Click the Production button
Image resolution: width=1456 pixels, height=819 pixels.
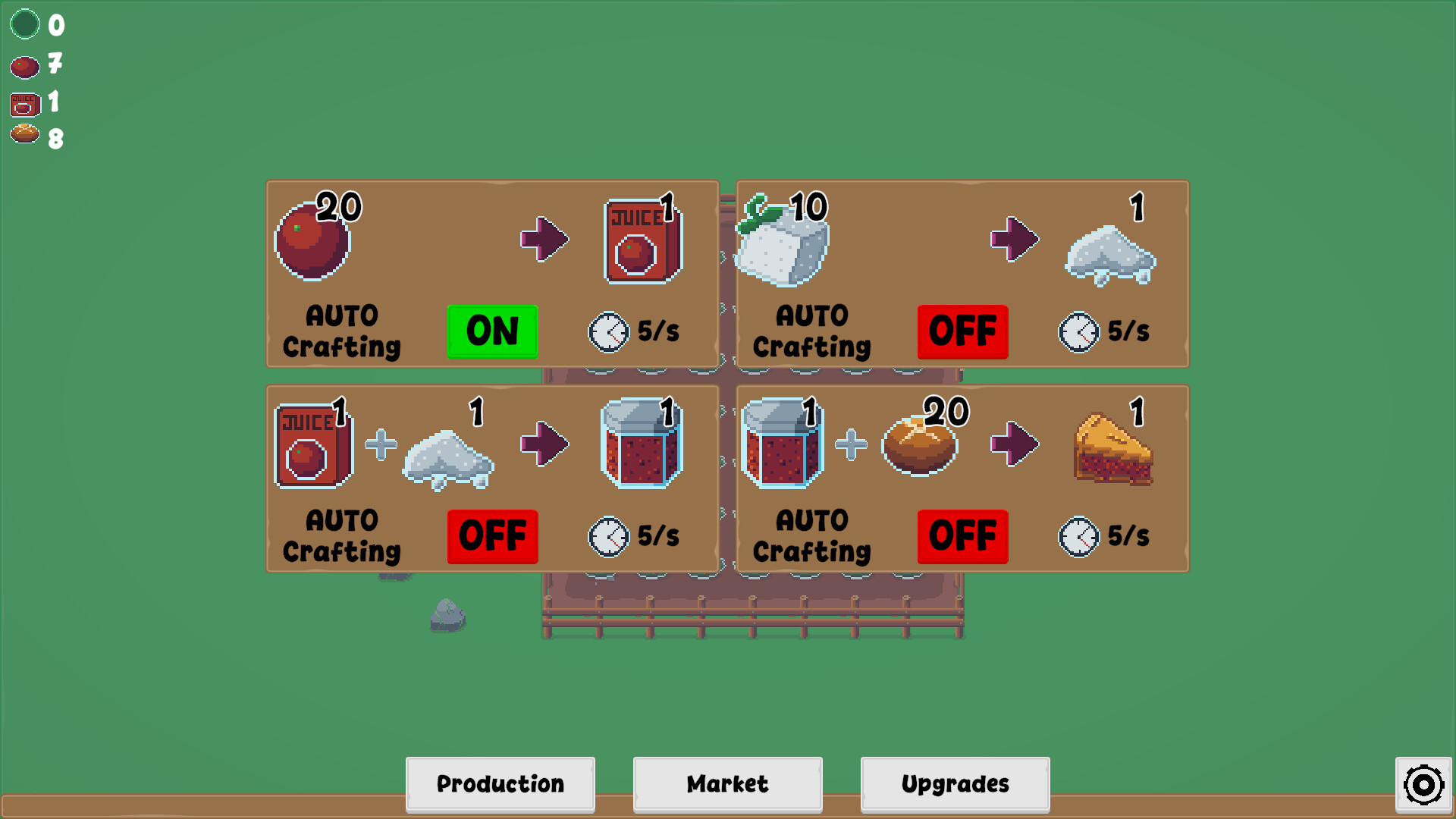(x=500, y=784)
